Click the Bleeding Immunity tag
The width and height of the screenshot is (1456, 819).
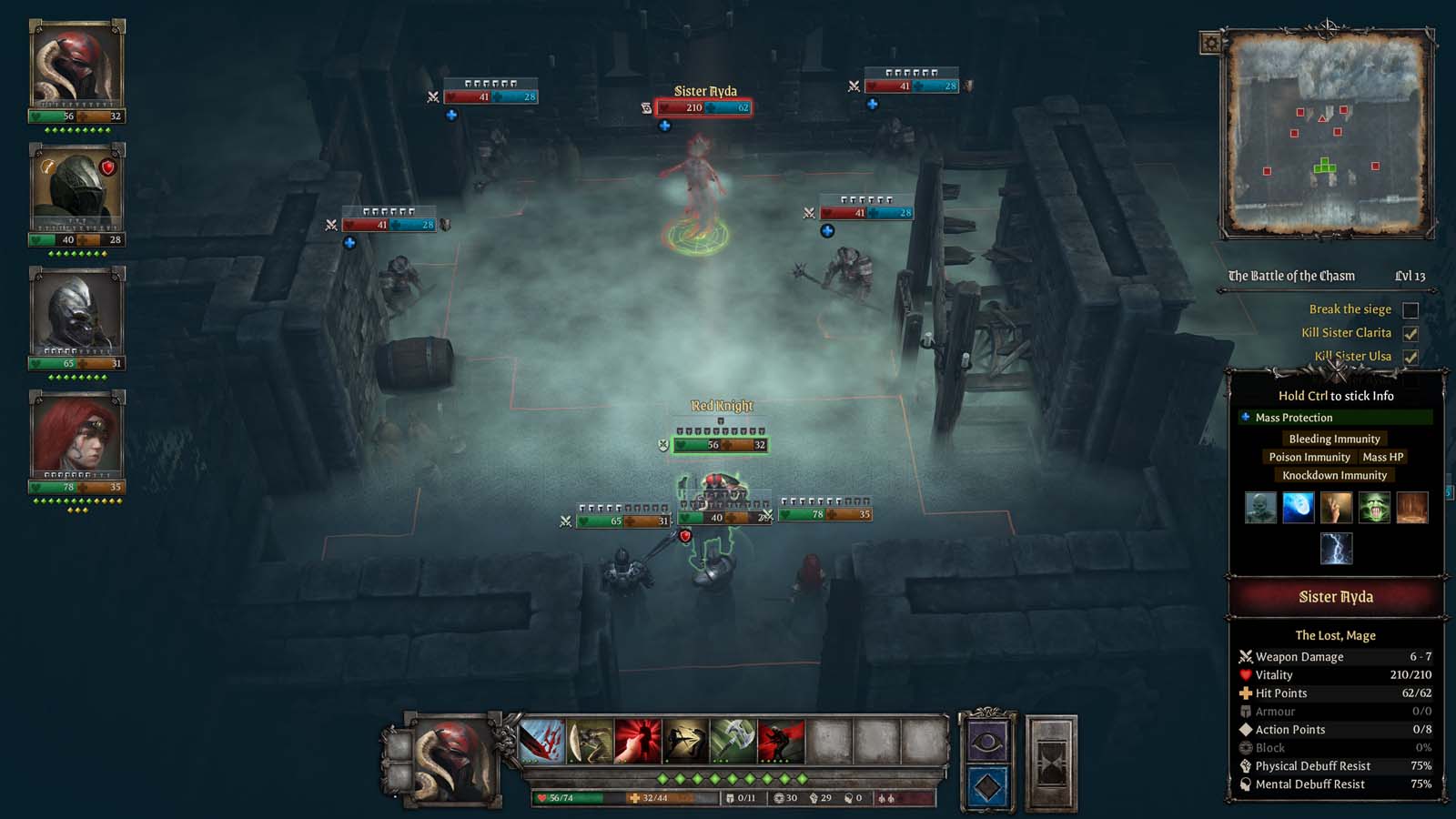pyautogui.click(x=1334, y=438)
